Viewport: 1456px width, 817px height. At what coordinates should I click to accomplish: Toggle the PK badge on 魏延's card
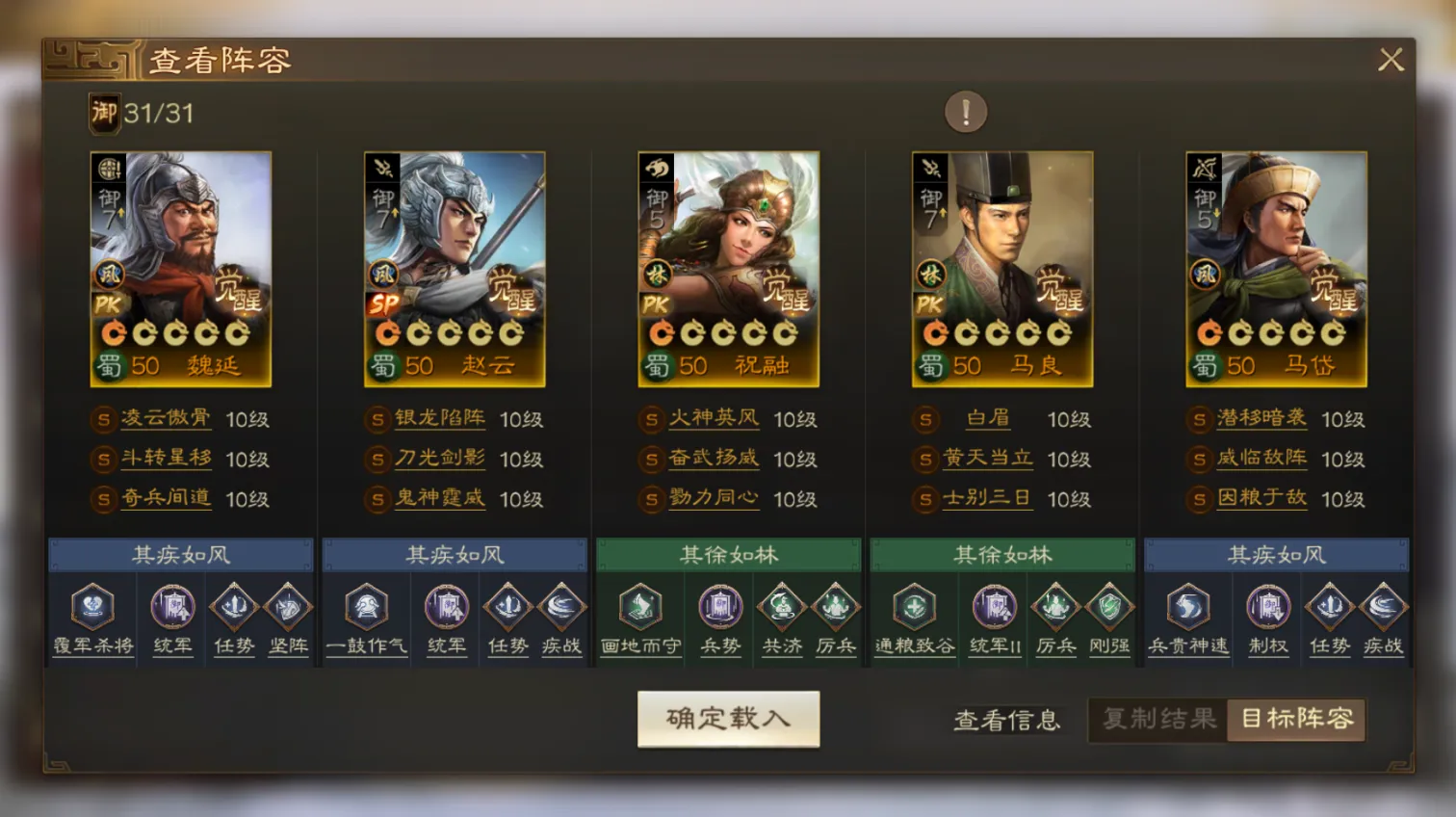pos(110,304)
